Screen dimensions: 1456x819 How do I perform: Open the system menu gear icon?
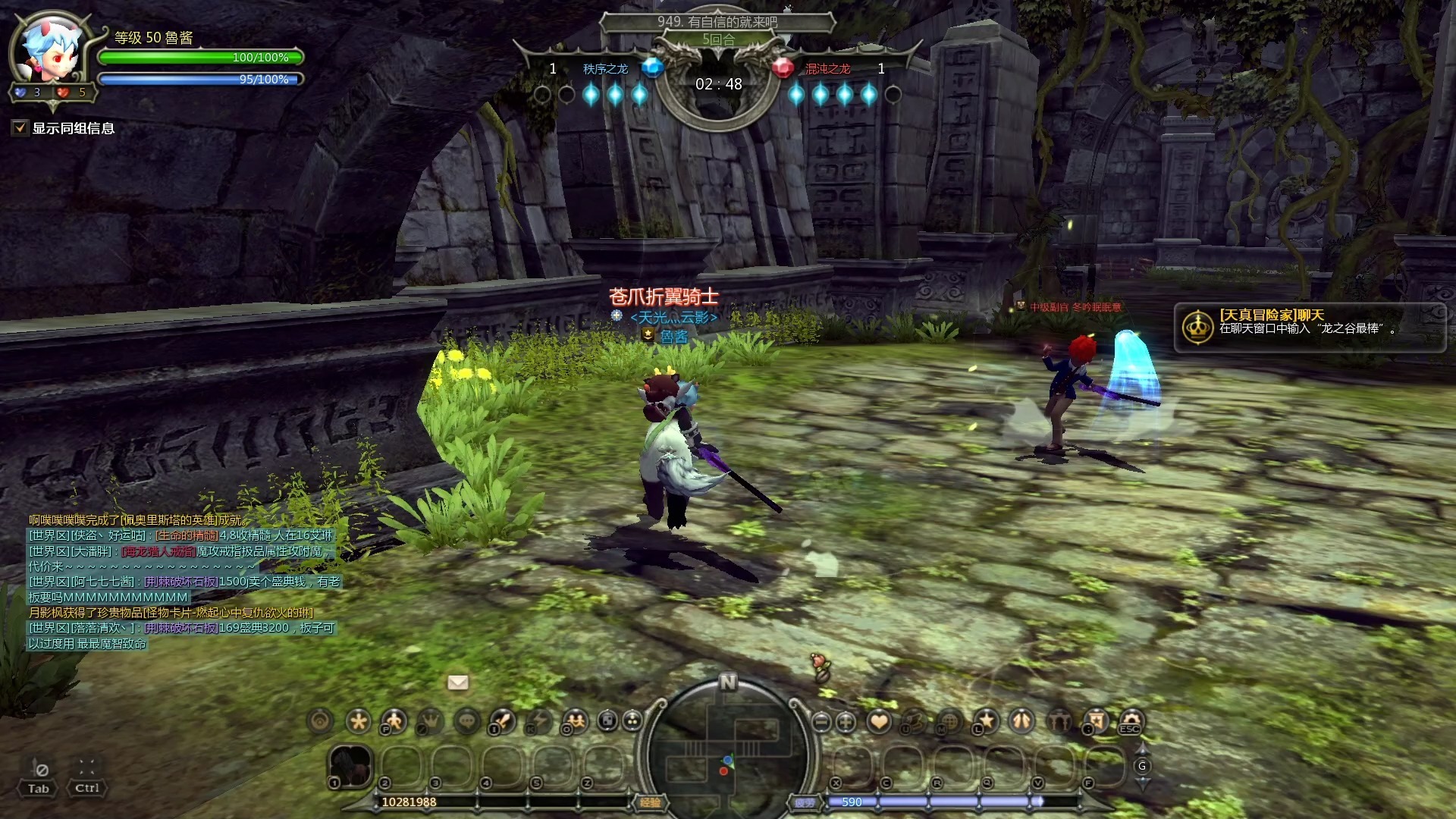(1131, 721)
